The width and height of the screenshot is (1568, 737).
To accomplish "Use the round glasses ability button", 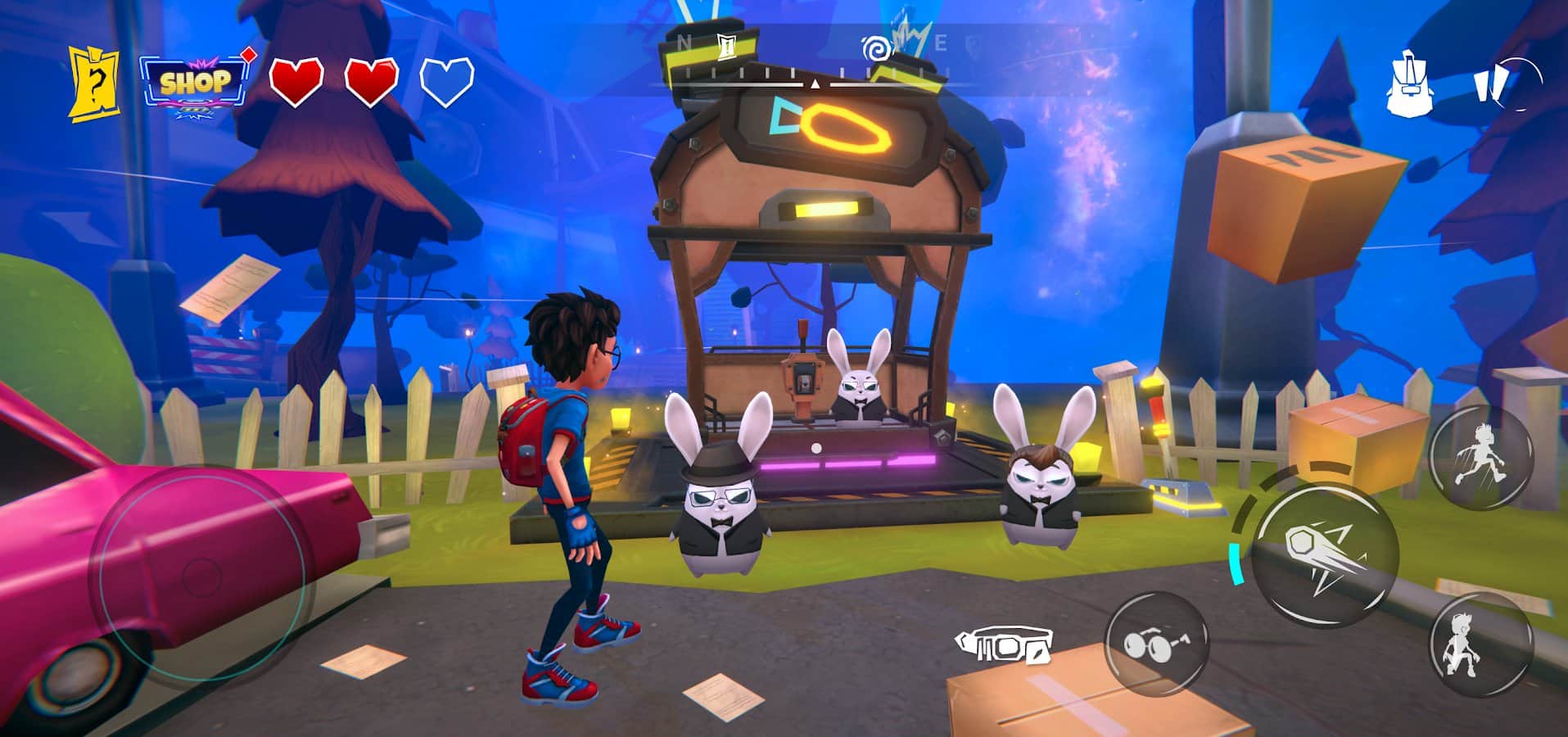I will tap(1156, 644).
